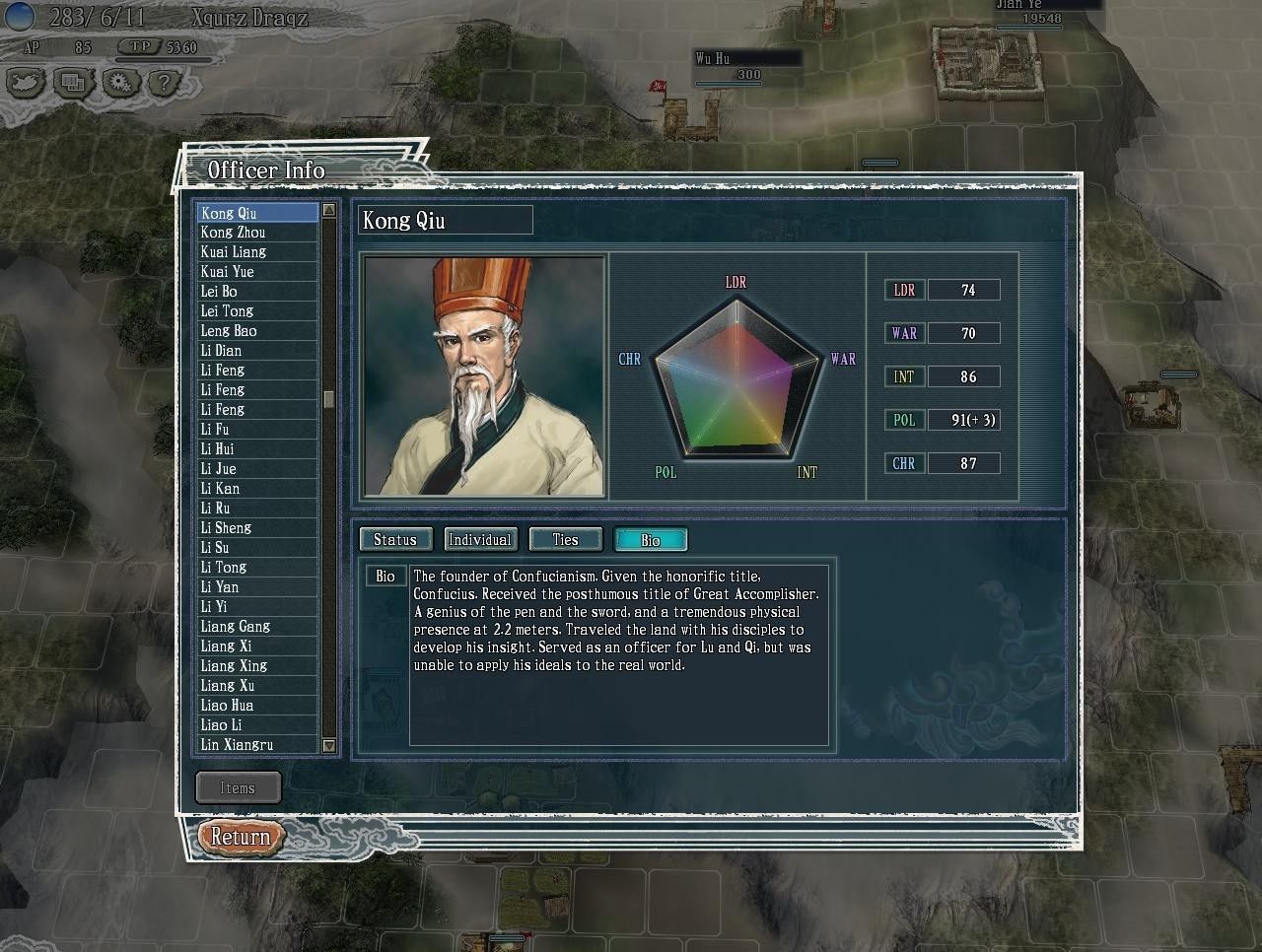Viewport: 1262px width, 952px height.
Task: Select Kong Zhou in the officer list
Action: (234, 233)
